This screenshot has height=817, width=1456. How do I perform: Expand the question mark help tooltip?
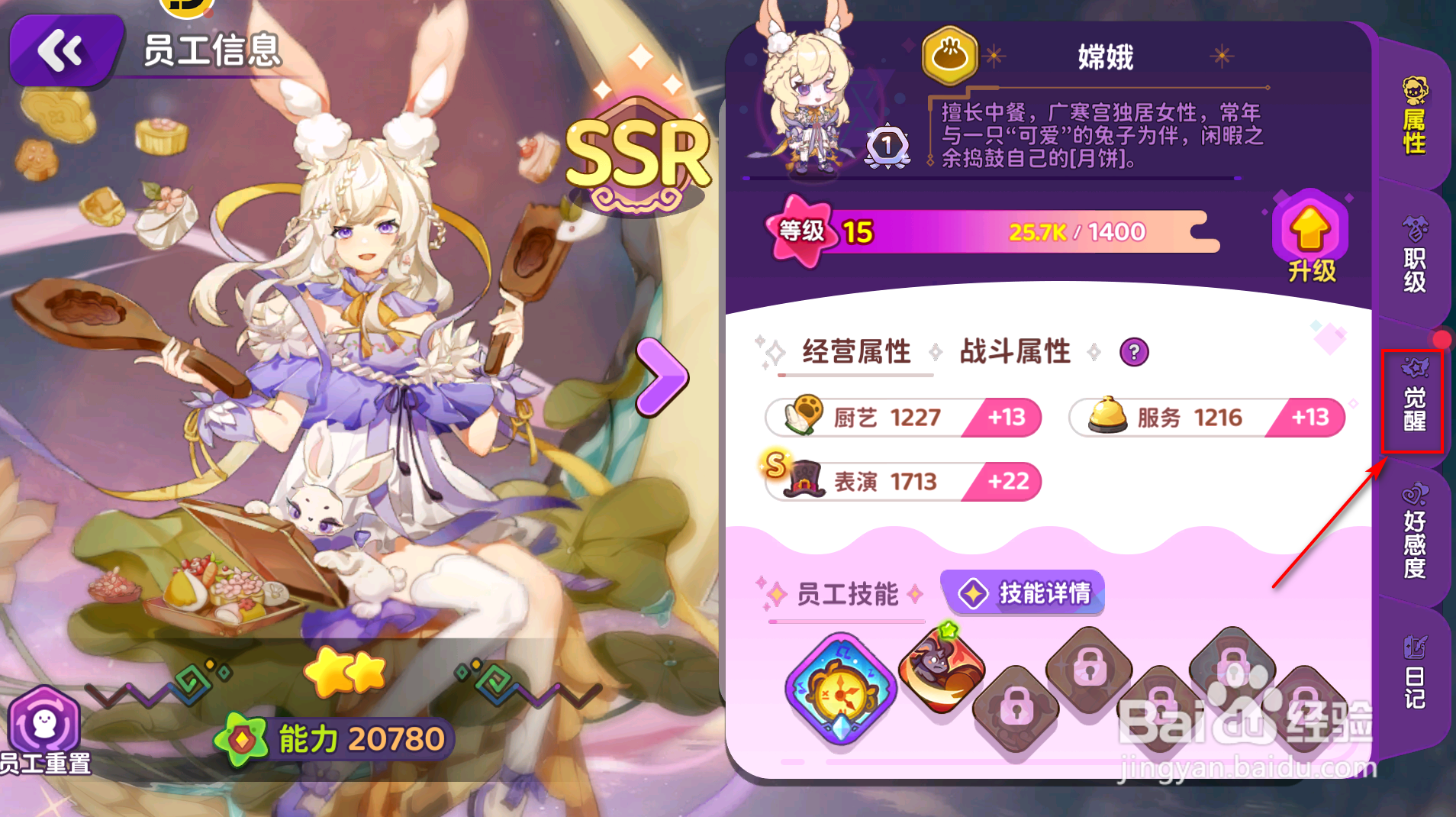(1134, 352)
